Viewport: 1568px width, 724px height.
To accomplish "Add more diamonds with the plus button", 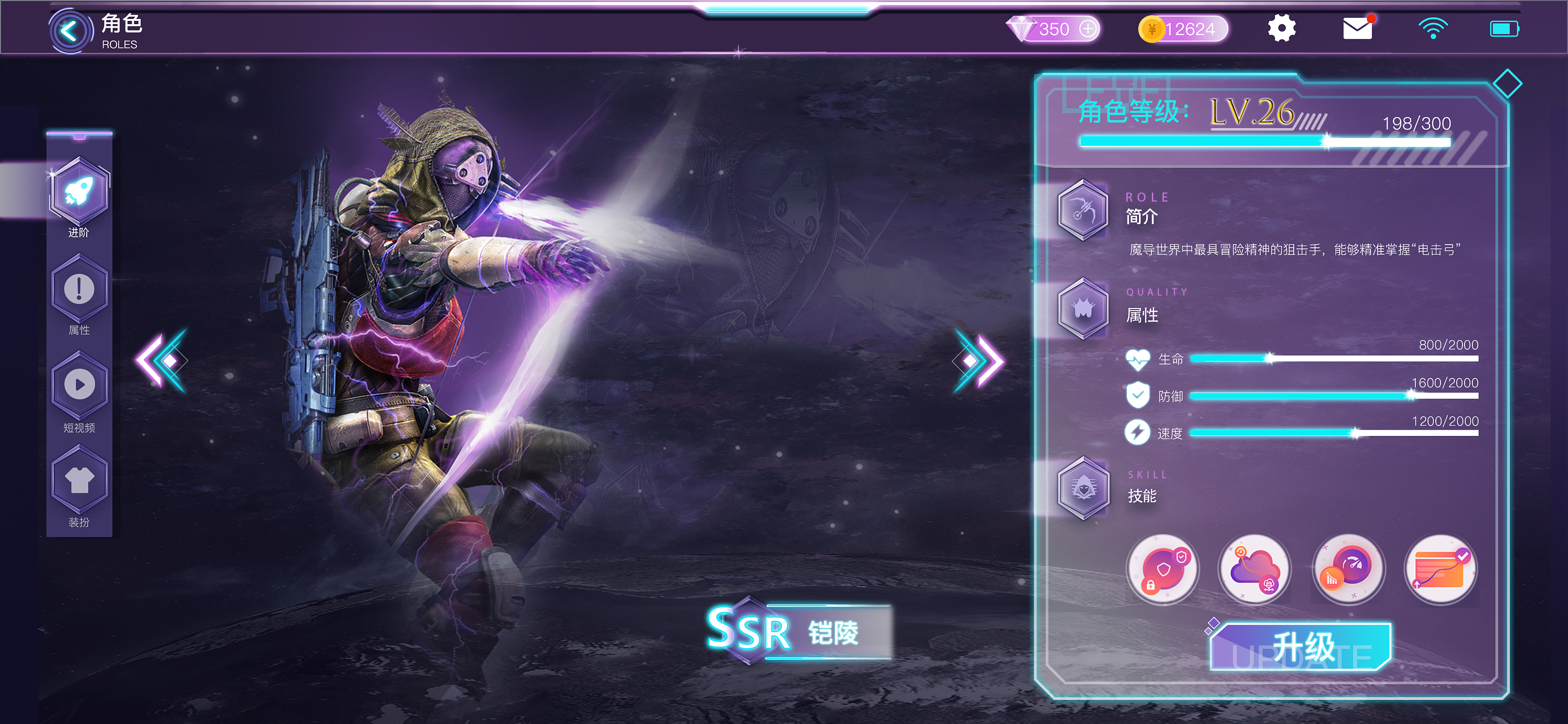I will pyautogui.click(x=1087, y=29).
